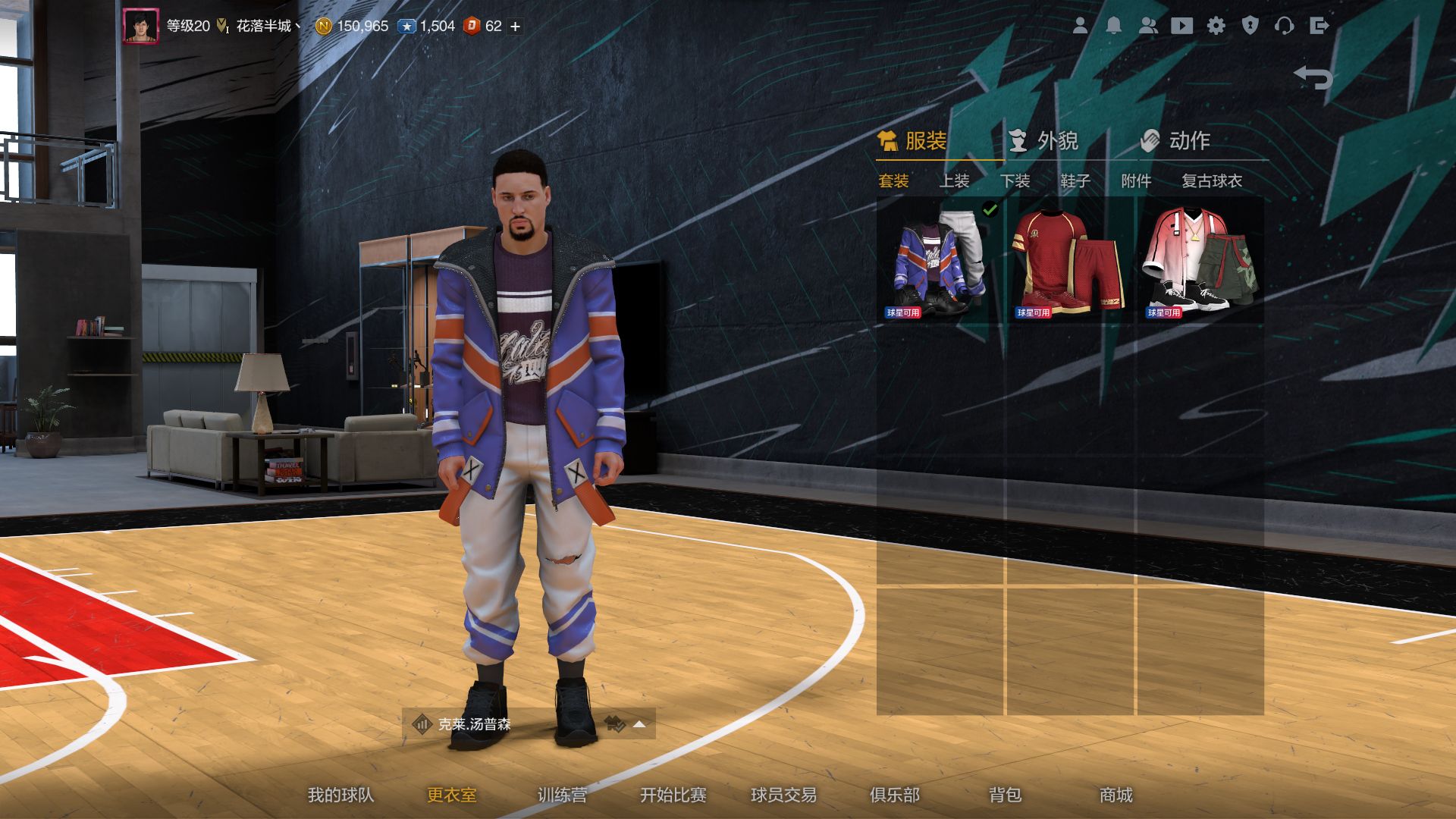Click the back arrow in top-right corner
The width and height of the screenshot is (1456, 819).
(1312, 76)
